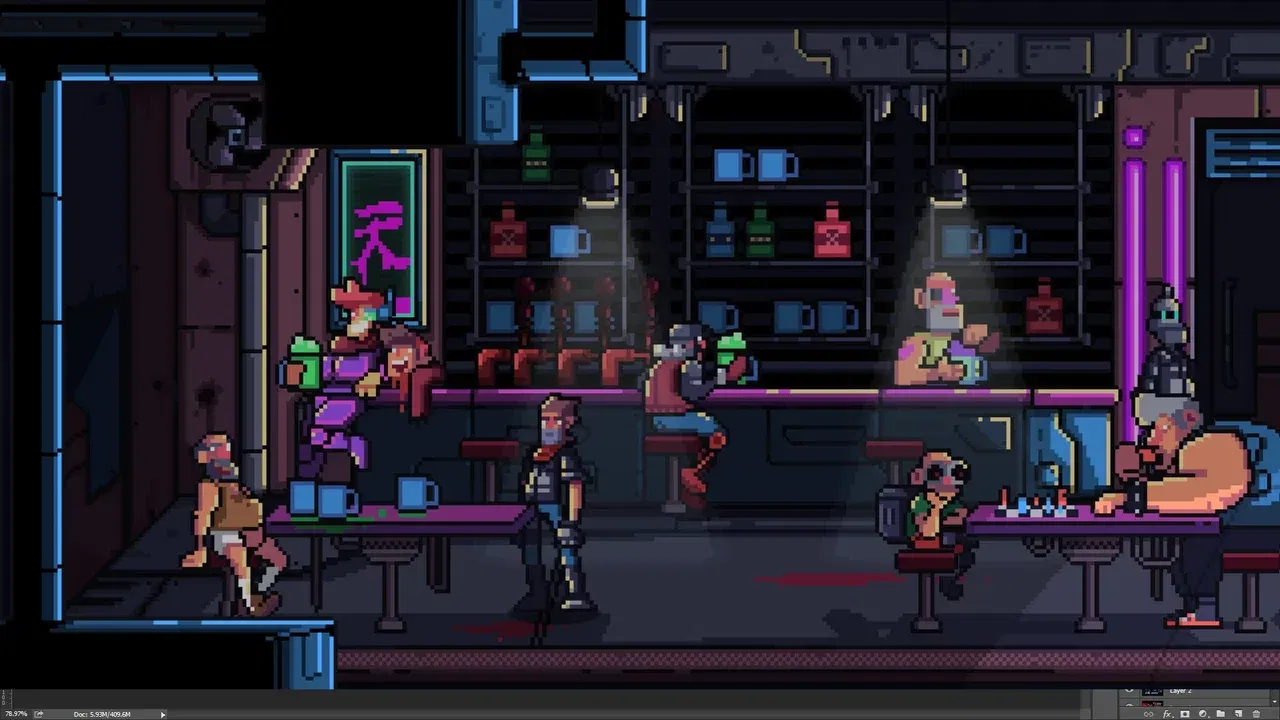This screenshot has height=720, width=1280.
Task: Open the fx styles flyout arrow
Action: click(1173, 716)
